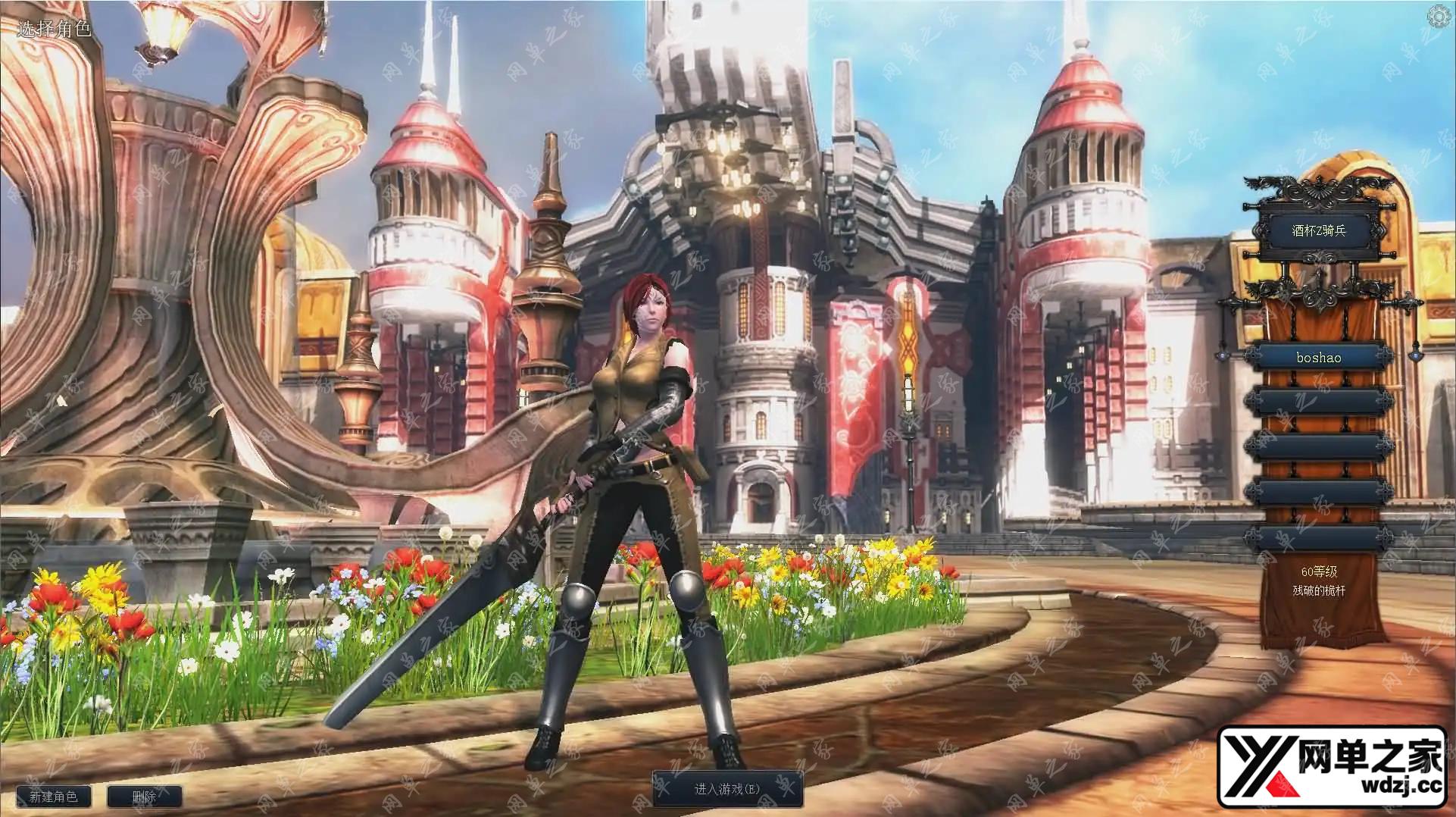Enter the game with 进入游戏 button
The image size is (1456, 817).
point(726,789)
